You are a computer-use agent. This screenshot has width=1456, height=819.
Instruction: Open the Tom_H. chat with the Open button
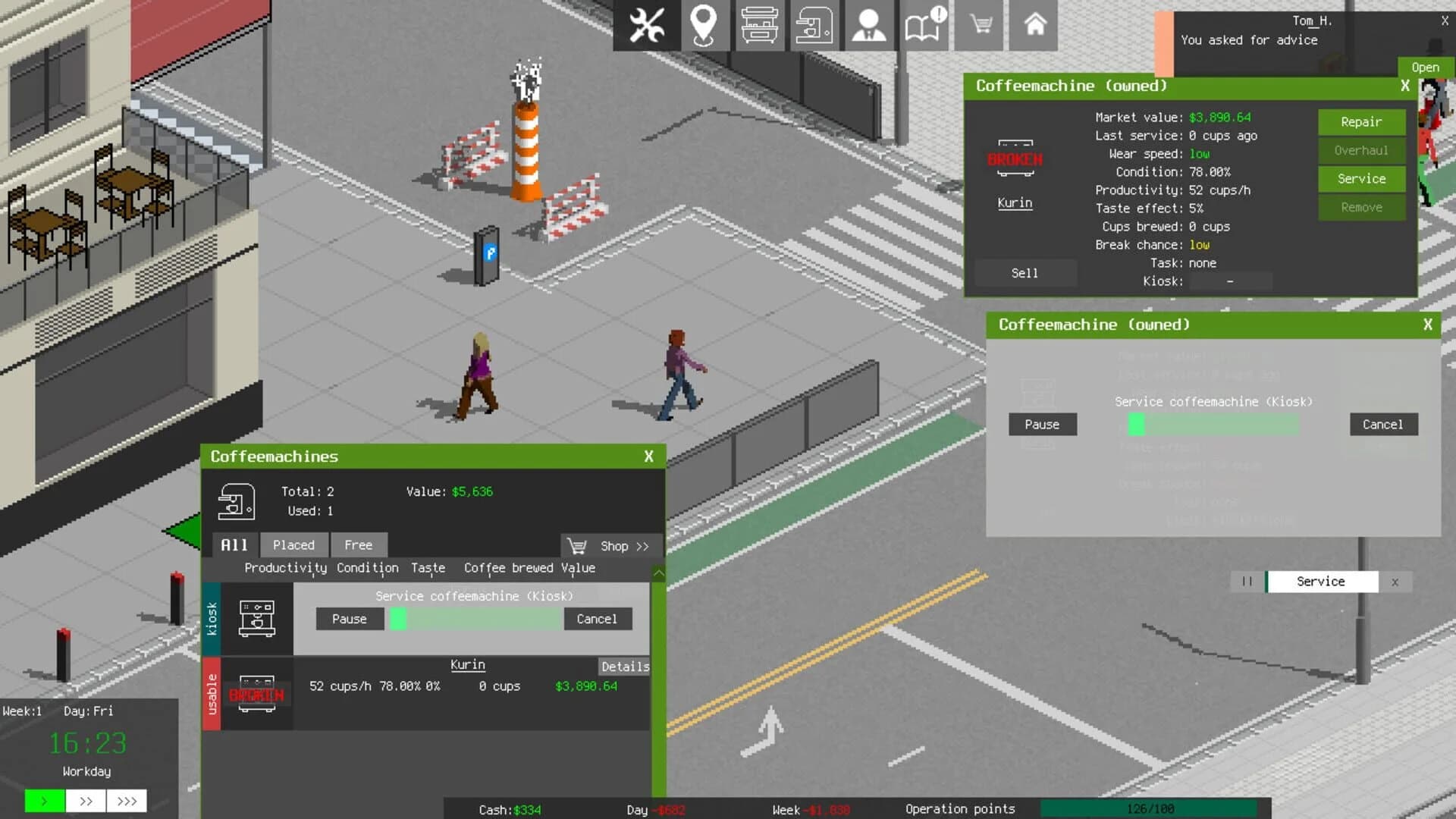pos(1424,67)
